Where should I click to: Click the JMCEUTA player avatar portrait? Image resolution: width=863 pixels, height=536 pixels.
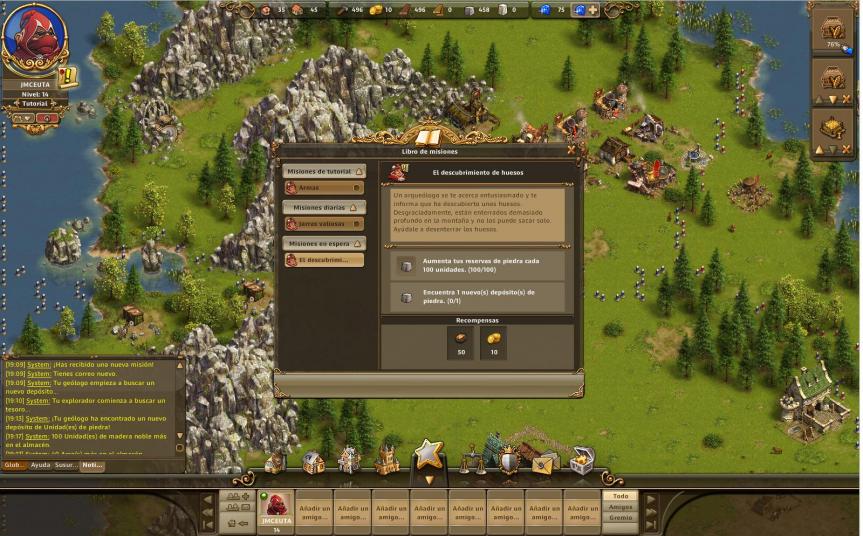[x=34, y=36]
